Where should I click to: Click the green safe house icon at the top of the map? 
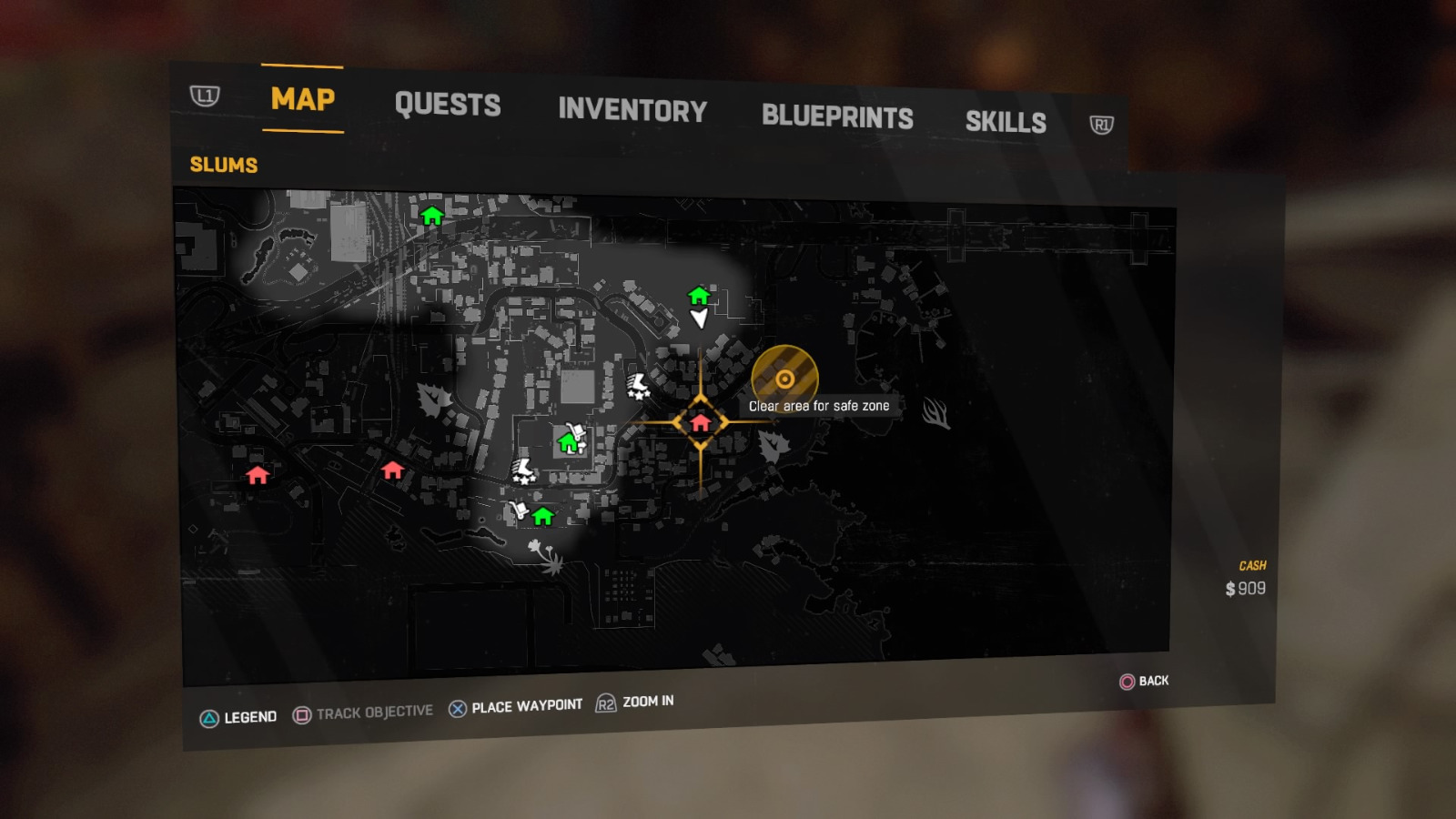(x=432, y=217)
